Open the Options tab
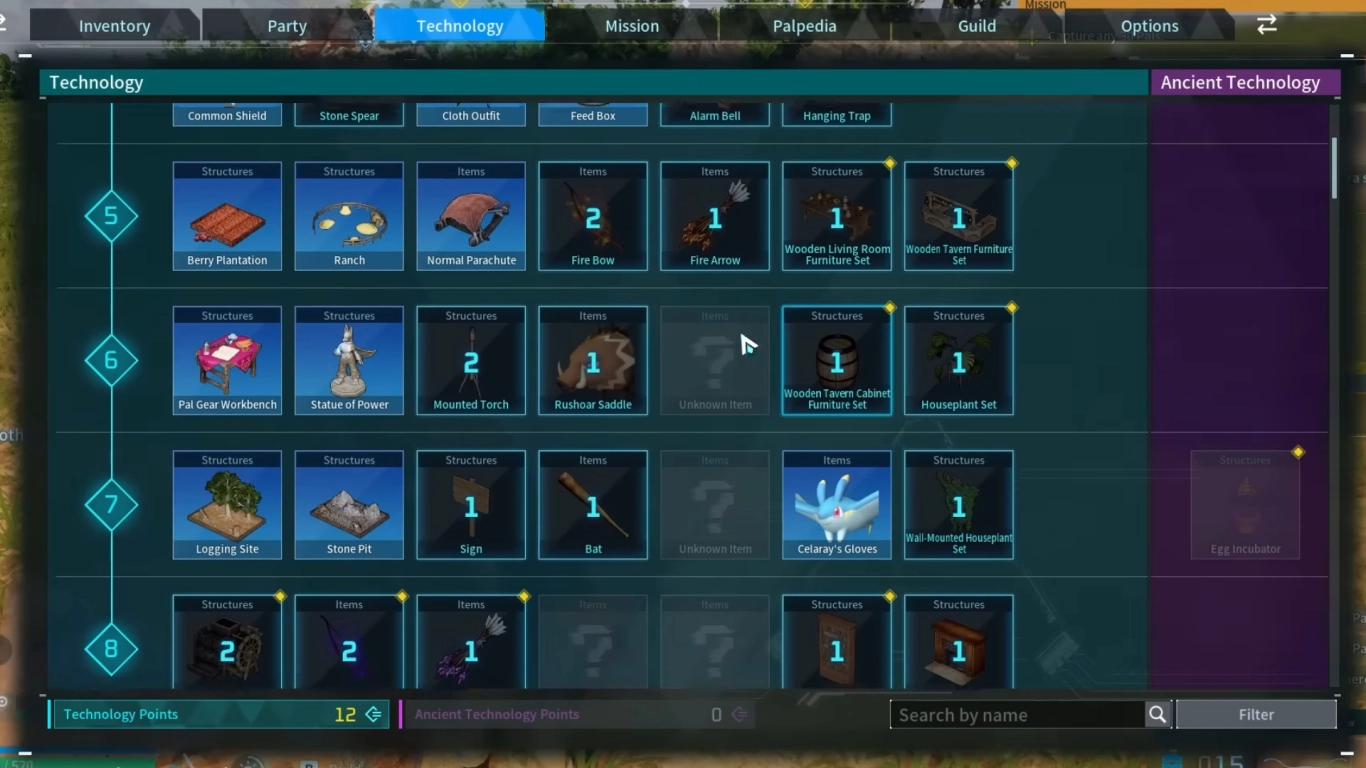 tap(1149, 26)
